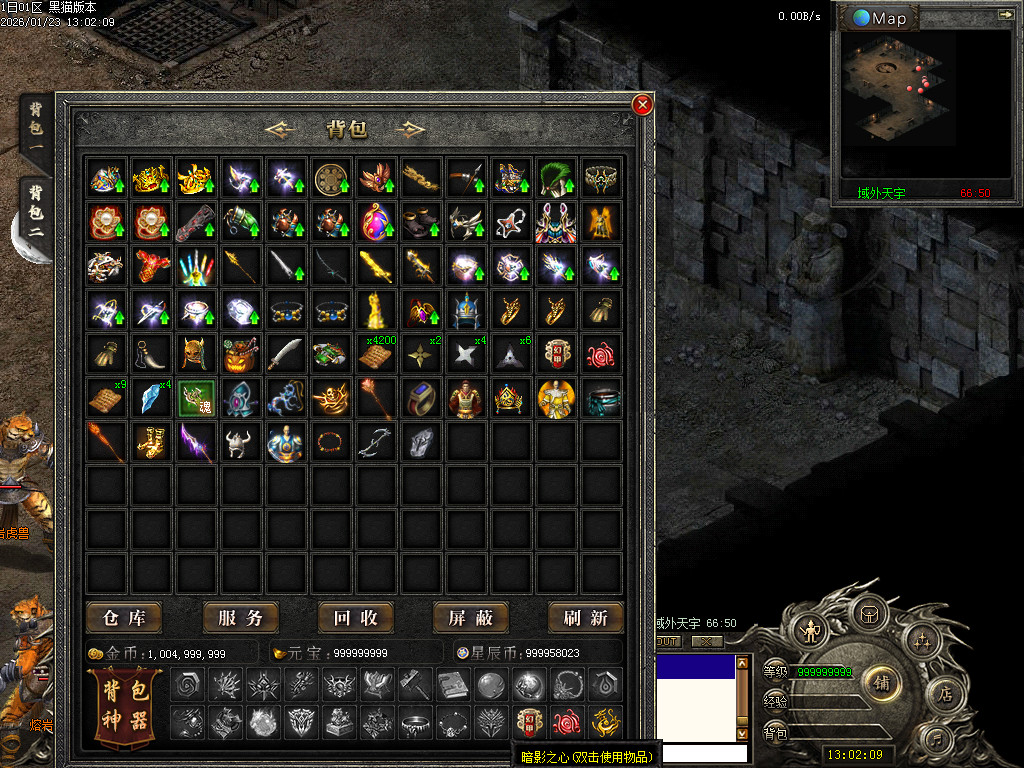Pick the green-framed 魂 item

click(195, 398)
